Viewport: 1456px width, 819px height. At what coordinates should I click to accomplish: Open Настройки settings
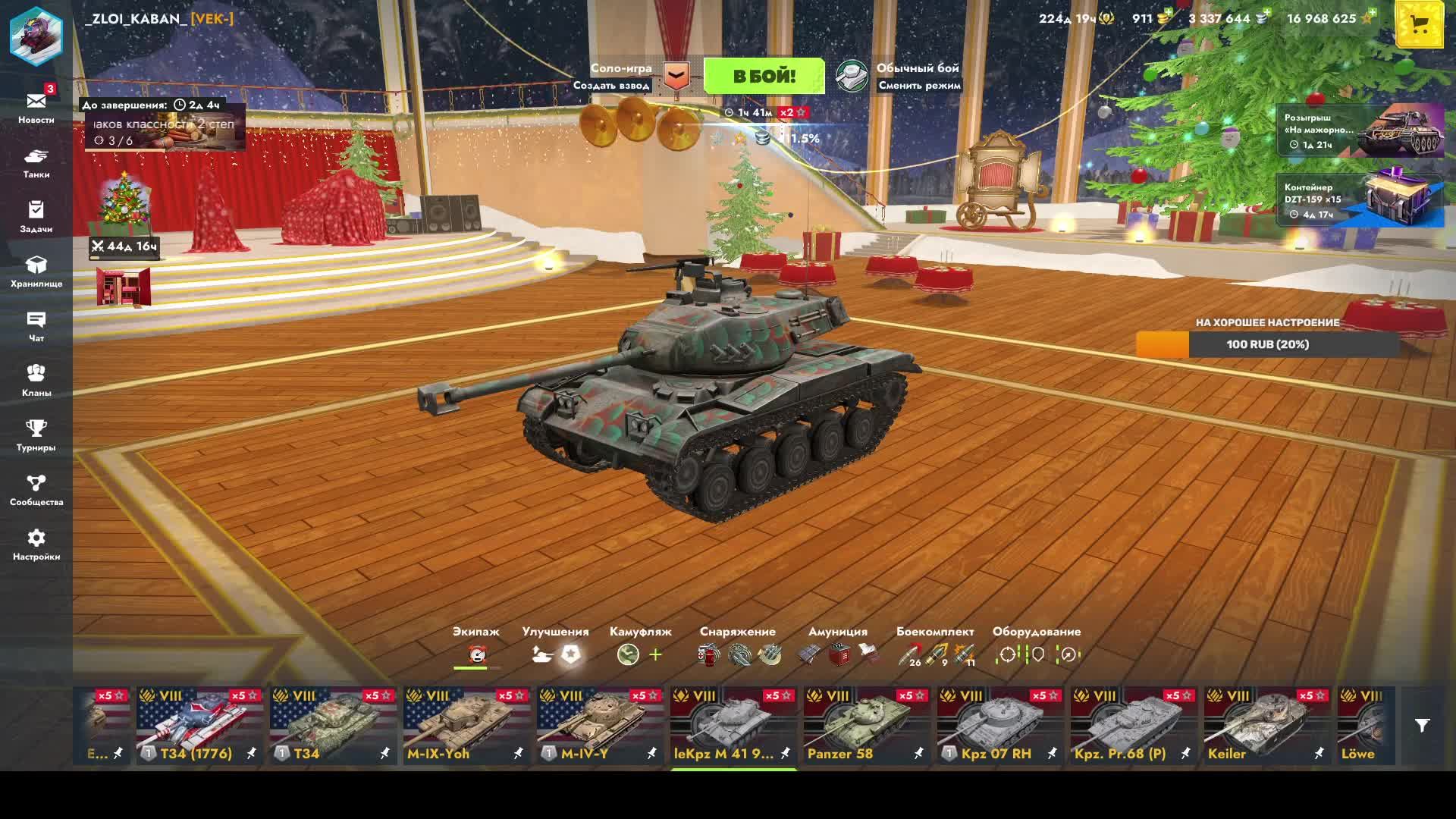[36, 544]
